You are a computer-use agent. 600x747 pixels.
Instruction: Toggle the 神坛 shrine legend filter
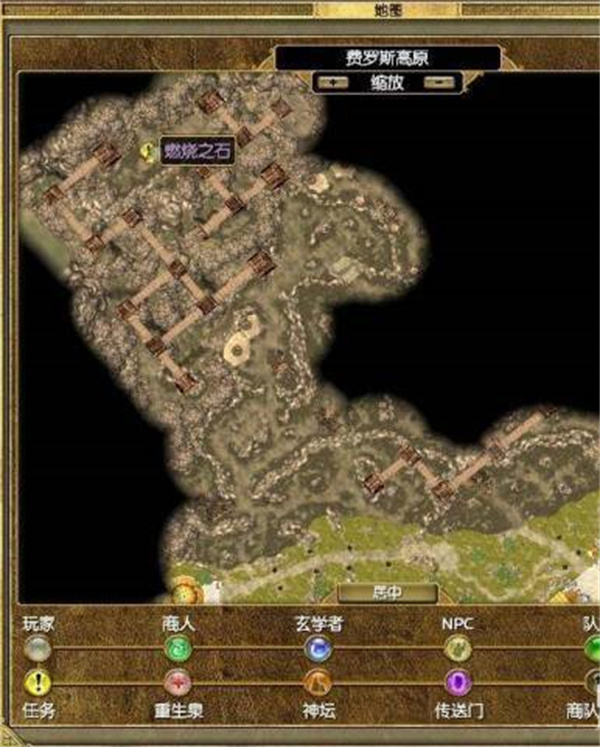(318, 683)
